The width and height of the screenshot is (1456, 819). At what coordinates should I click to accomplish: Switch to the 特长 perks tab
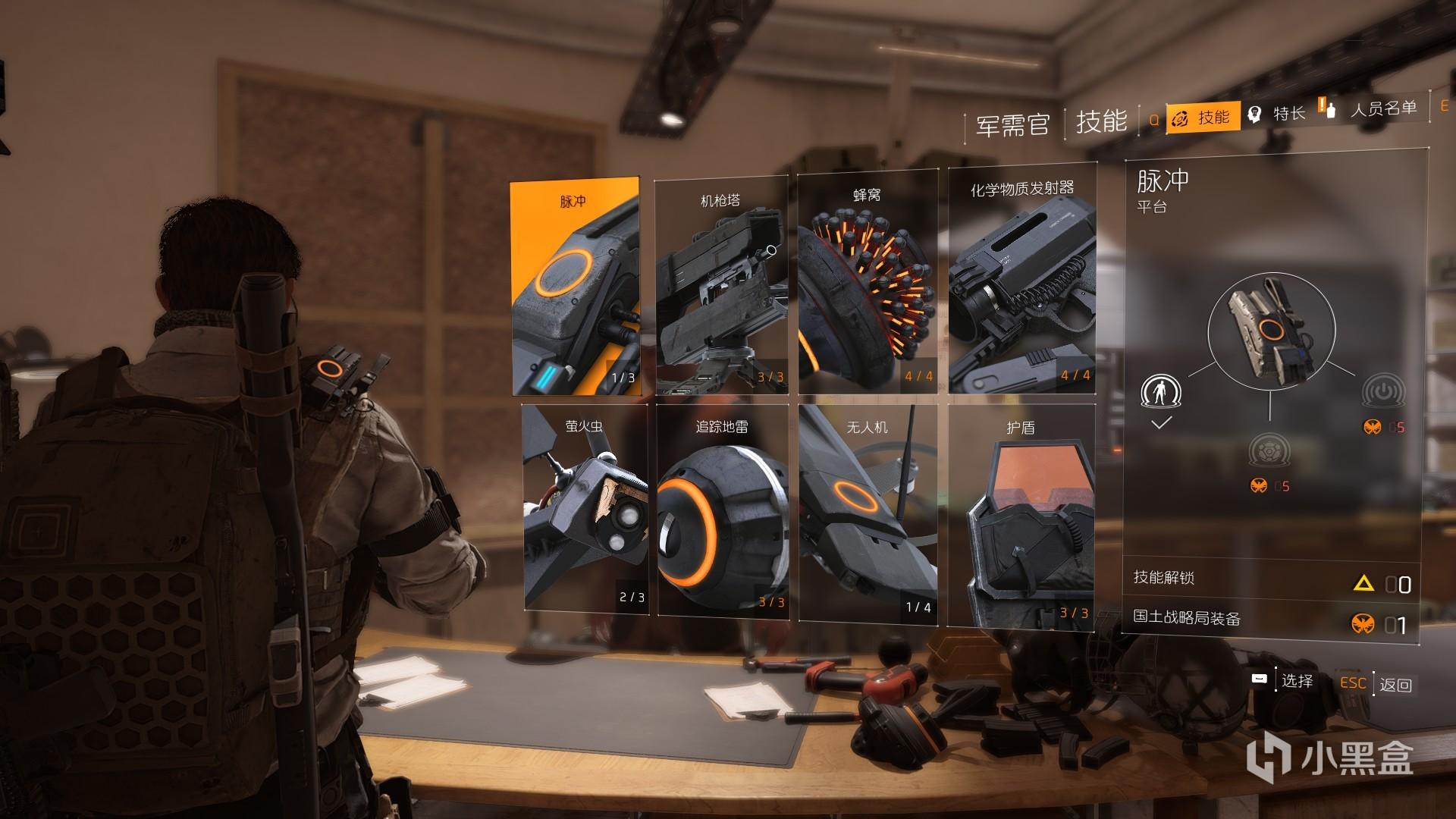coord(1279,114)
